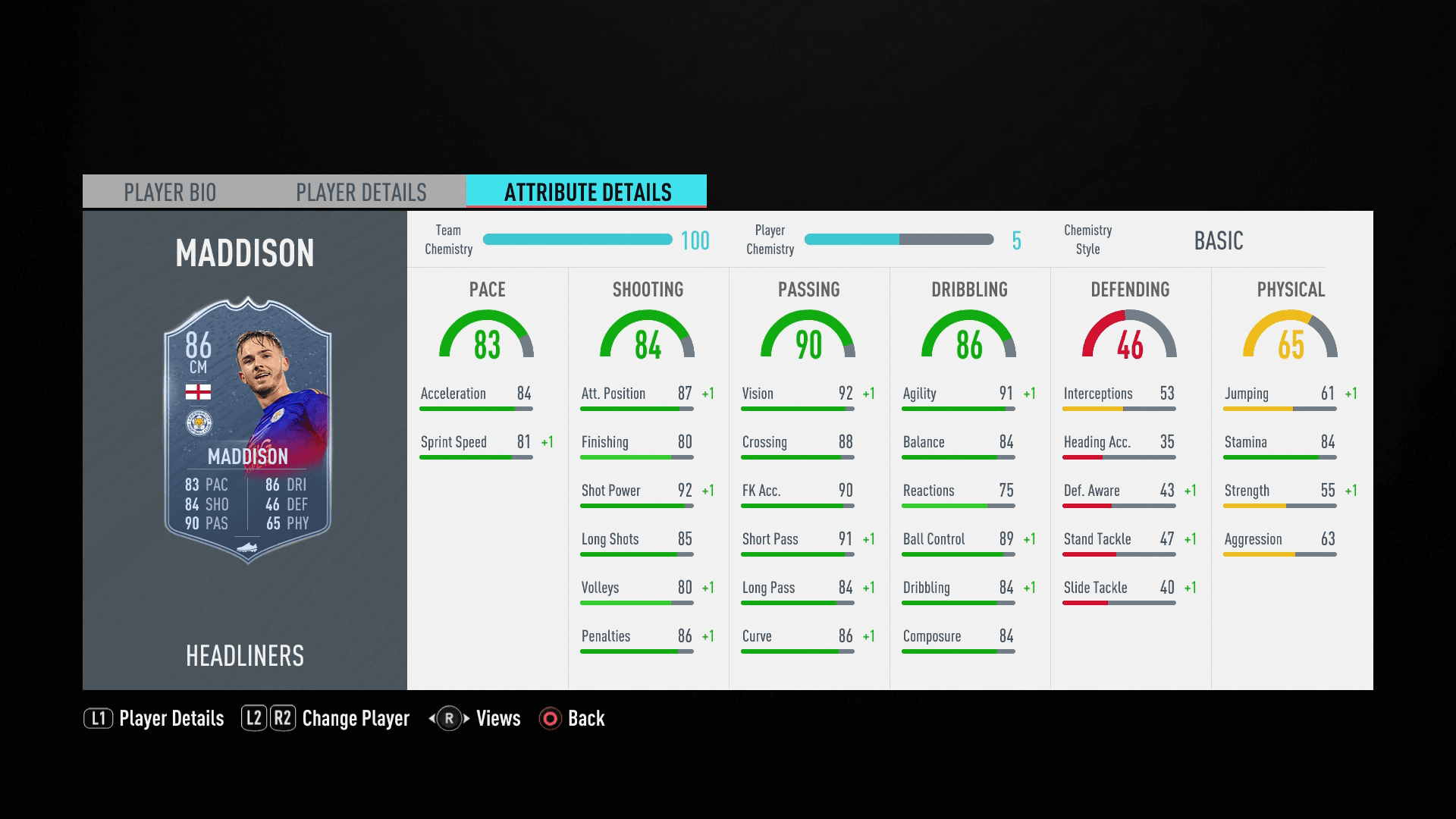Open the Player Details tab

click(x=361, y=192)
